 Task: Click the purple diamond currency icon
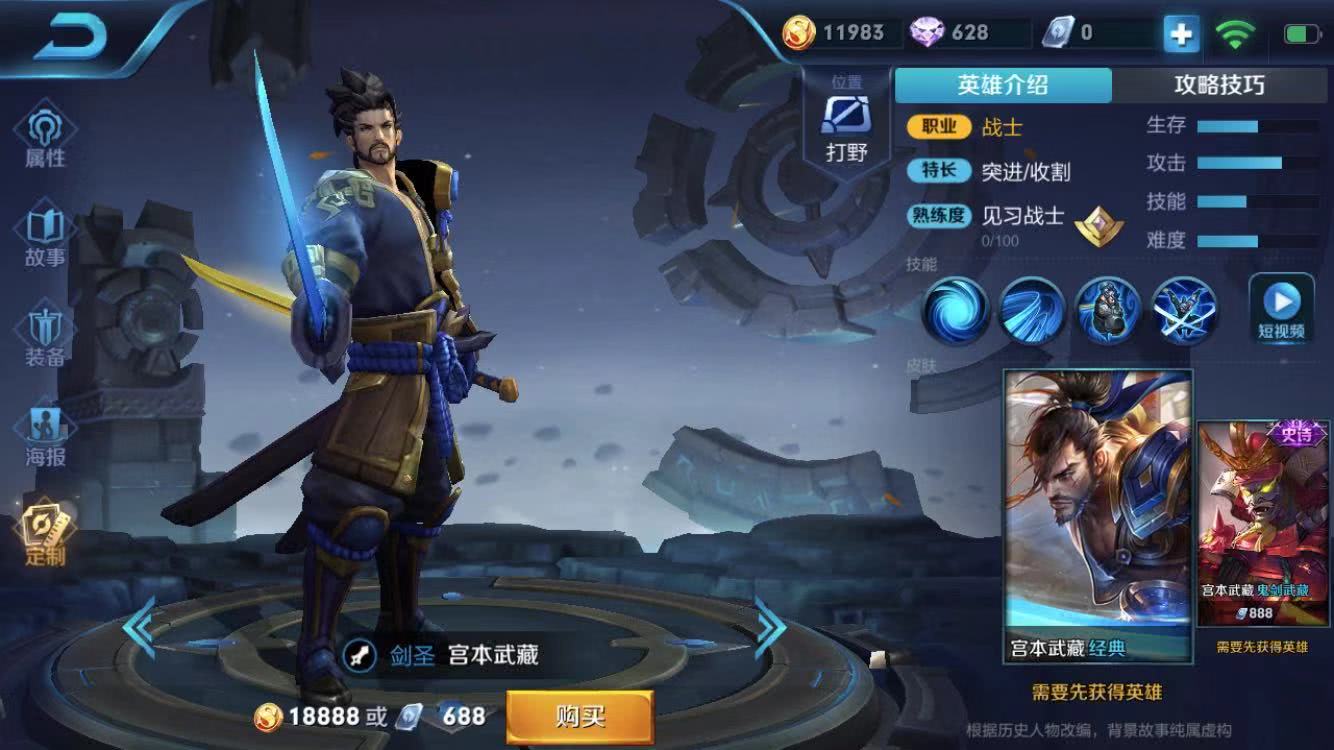click(928, 32)
